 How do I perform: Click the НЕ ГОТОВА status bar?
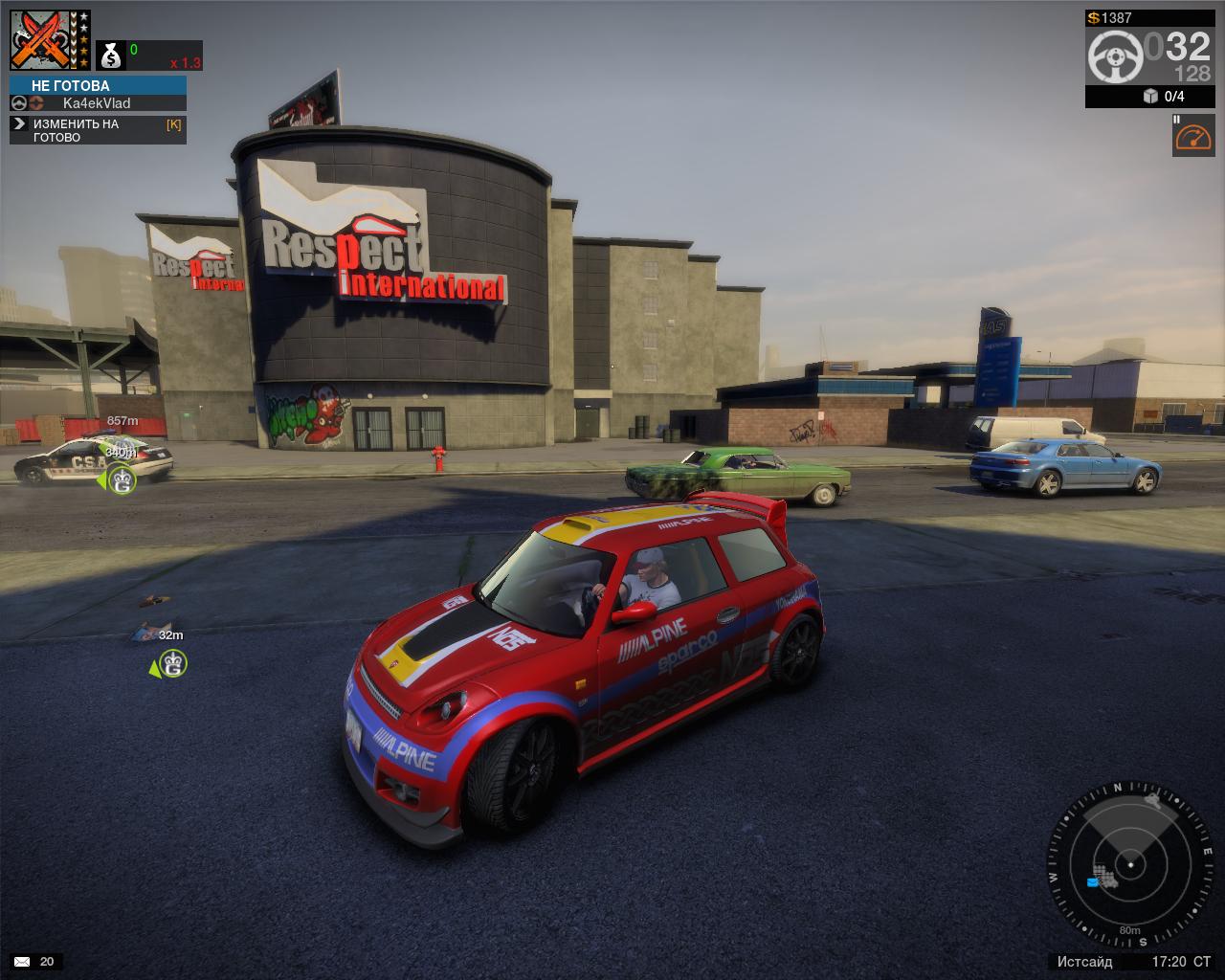(x=98, y=85)
